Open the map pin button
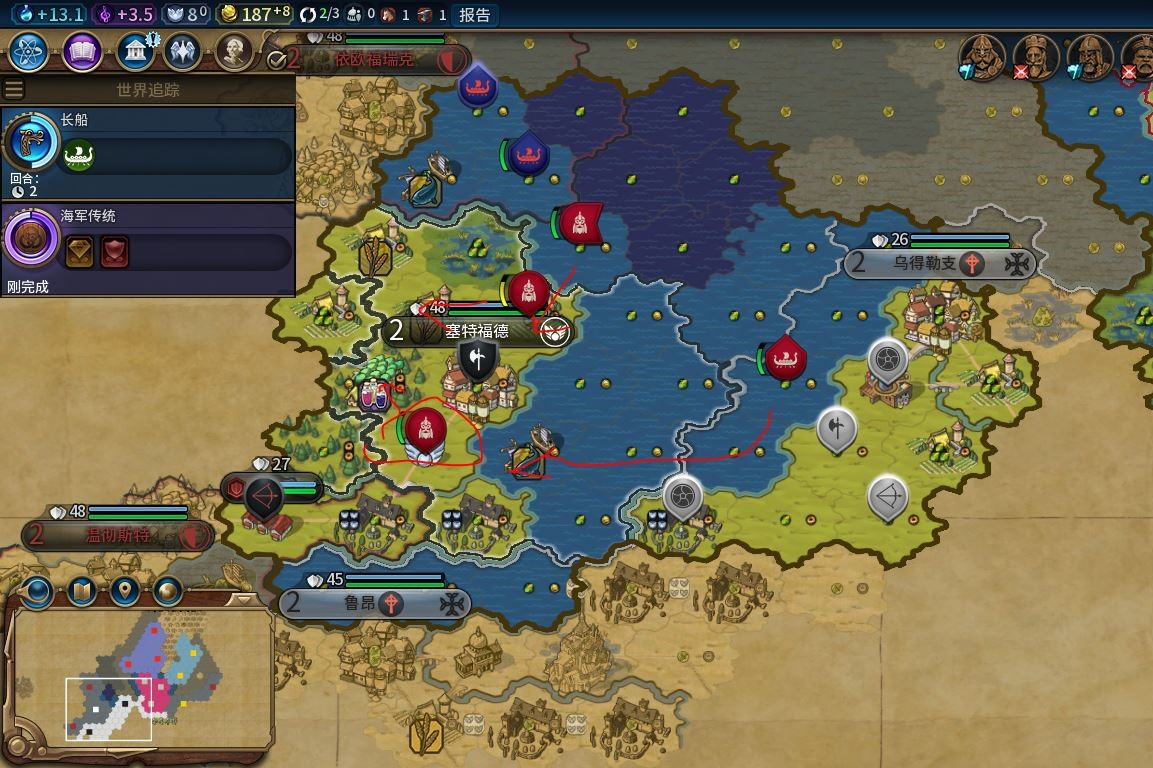The width and height of the screenshot is (1153, 768). coord(124,592)
